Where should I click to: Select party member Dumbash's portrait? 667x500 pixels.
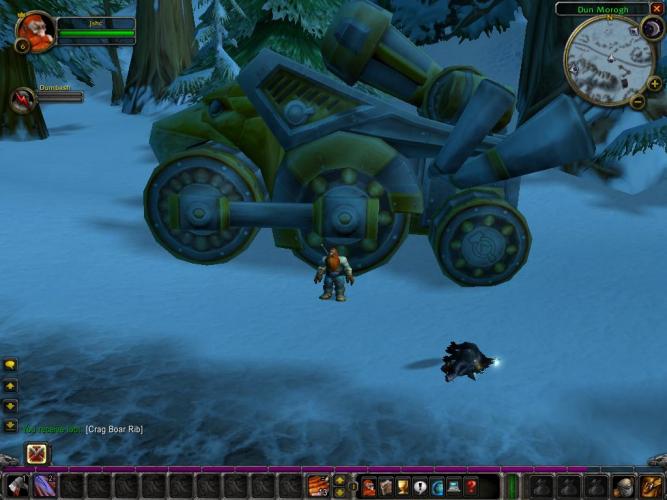pyautogui.click(x=23, y=99)
